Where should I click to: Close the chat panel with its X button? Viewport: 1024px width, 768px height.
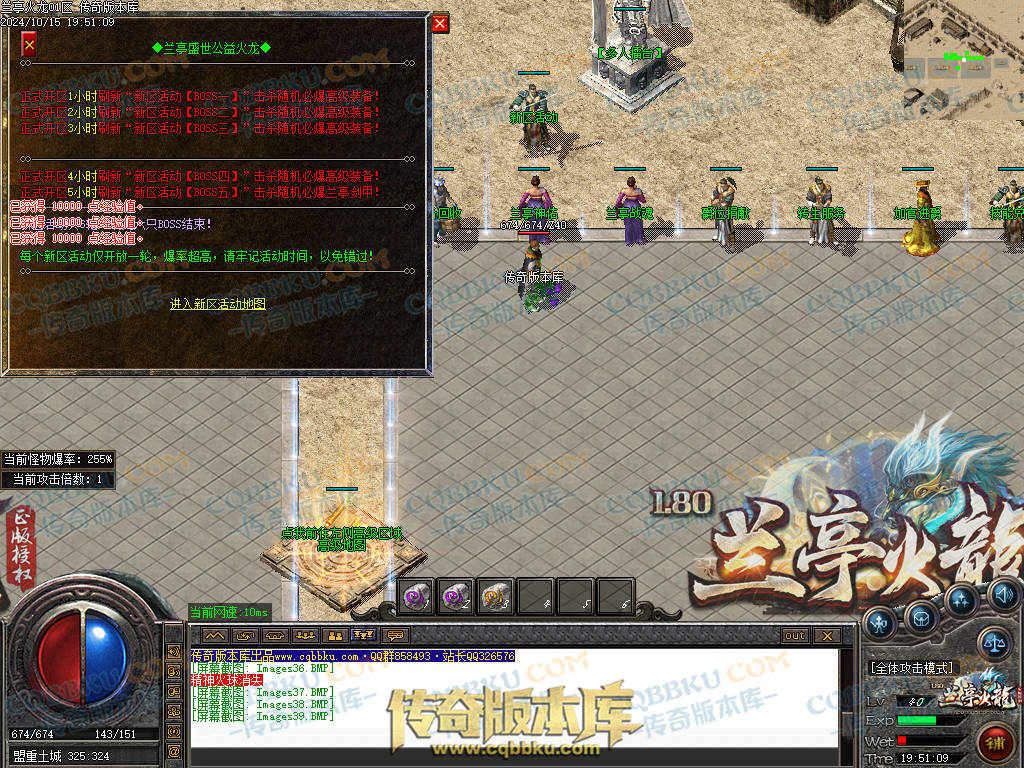click(x=826, y=636)
